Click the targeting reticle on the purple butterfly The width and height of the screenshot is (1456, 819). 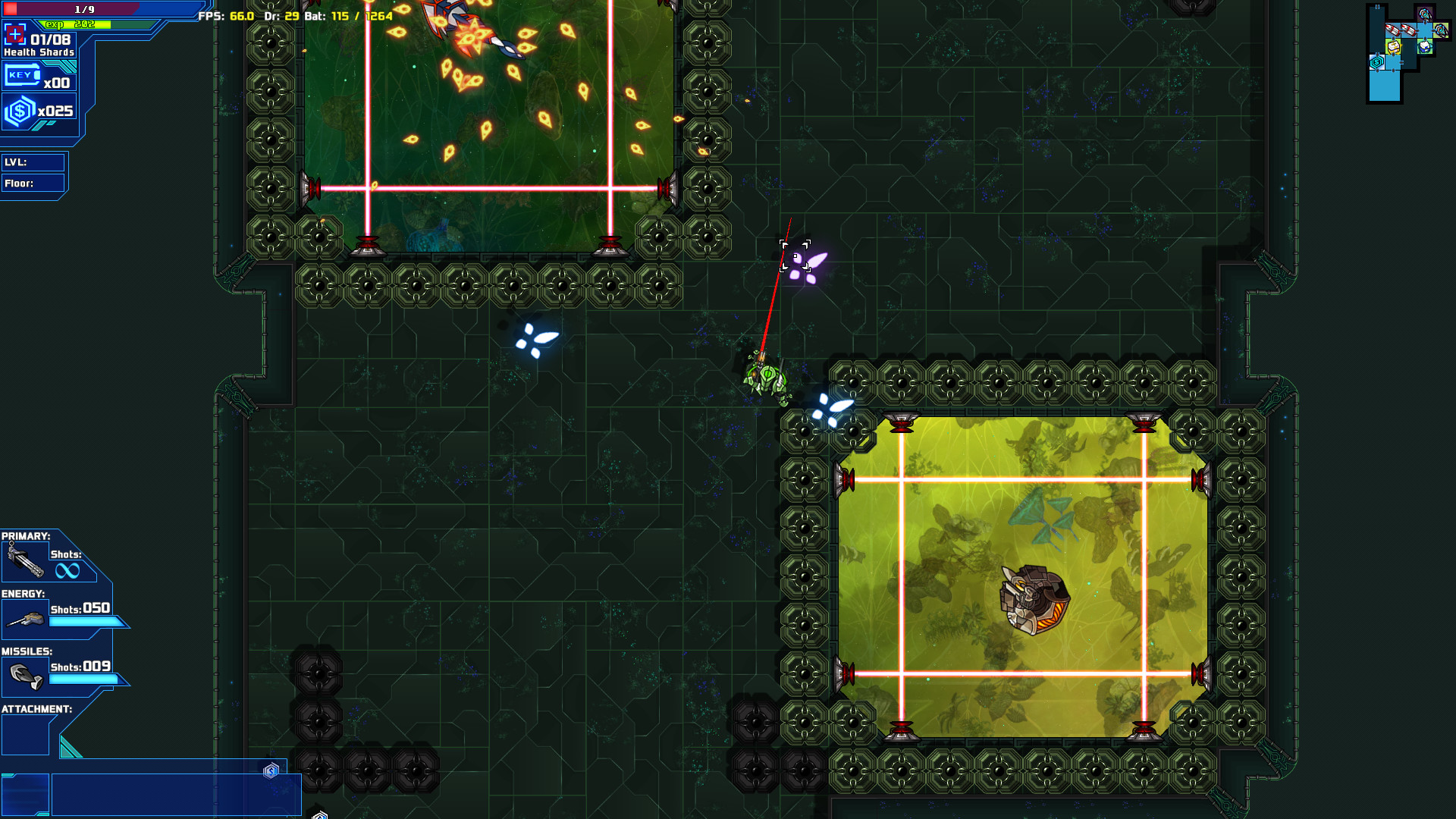pyautogui.click(x=795, y=256)
